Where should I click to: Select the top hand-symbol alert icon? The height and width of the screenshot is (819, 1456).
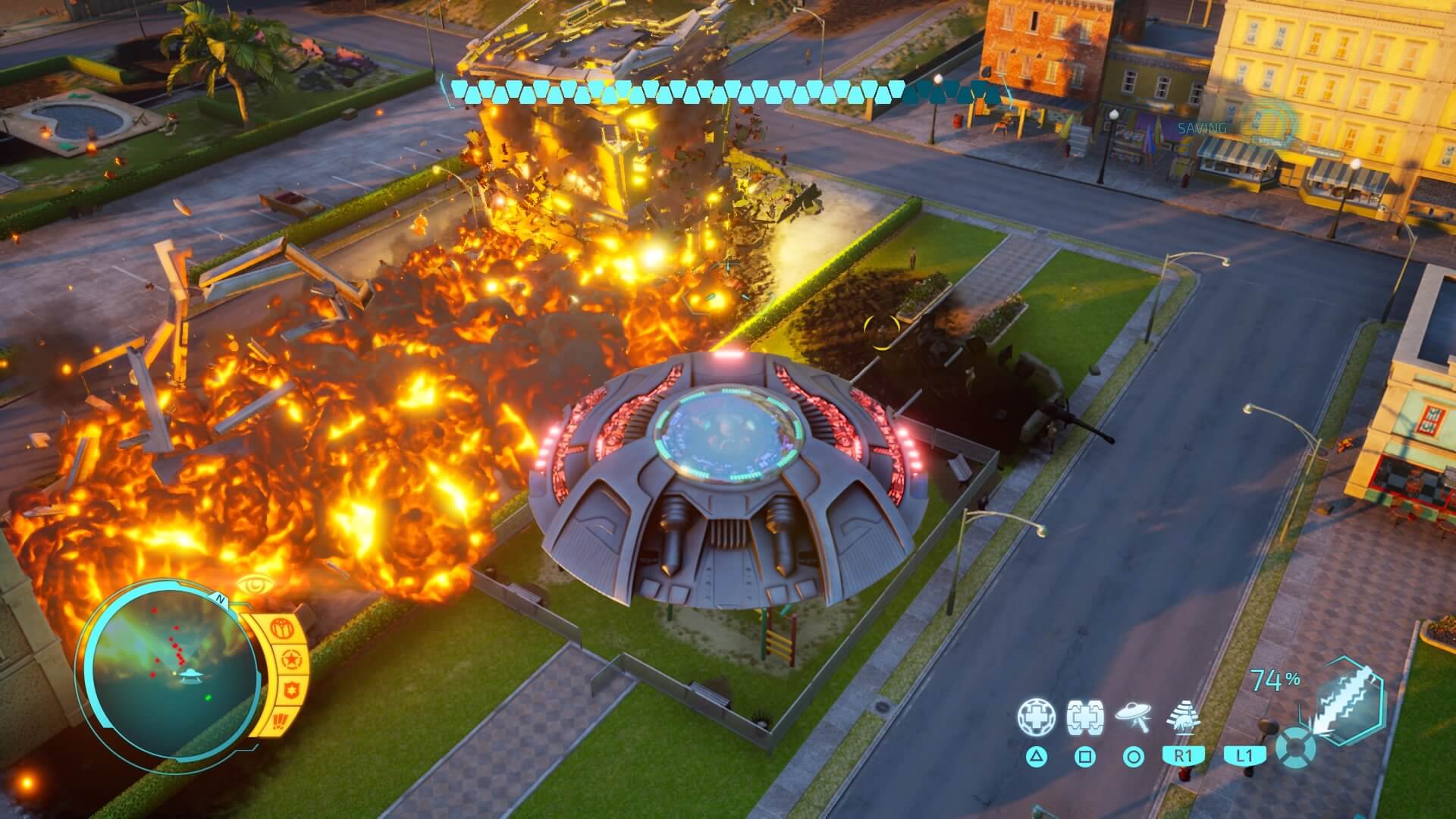pyautogui.click(x=282, y=628)
